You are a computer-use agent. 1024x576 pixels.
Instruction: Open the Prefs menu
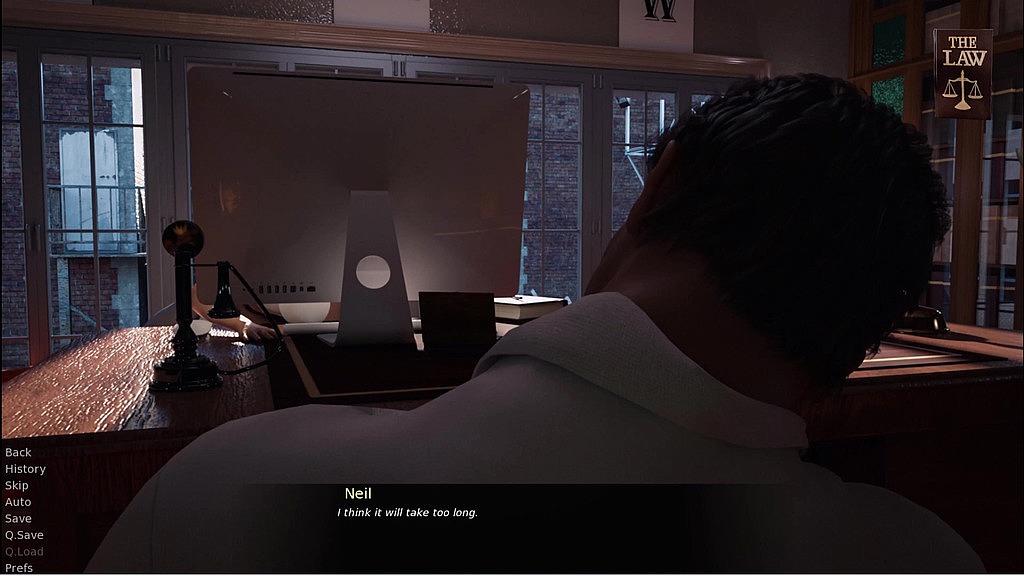tap(19, 568)
